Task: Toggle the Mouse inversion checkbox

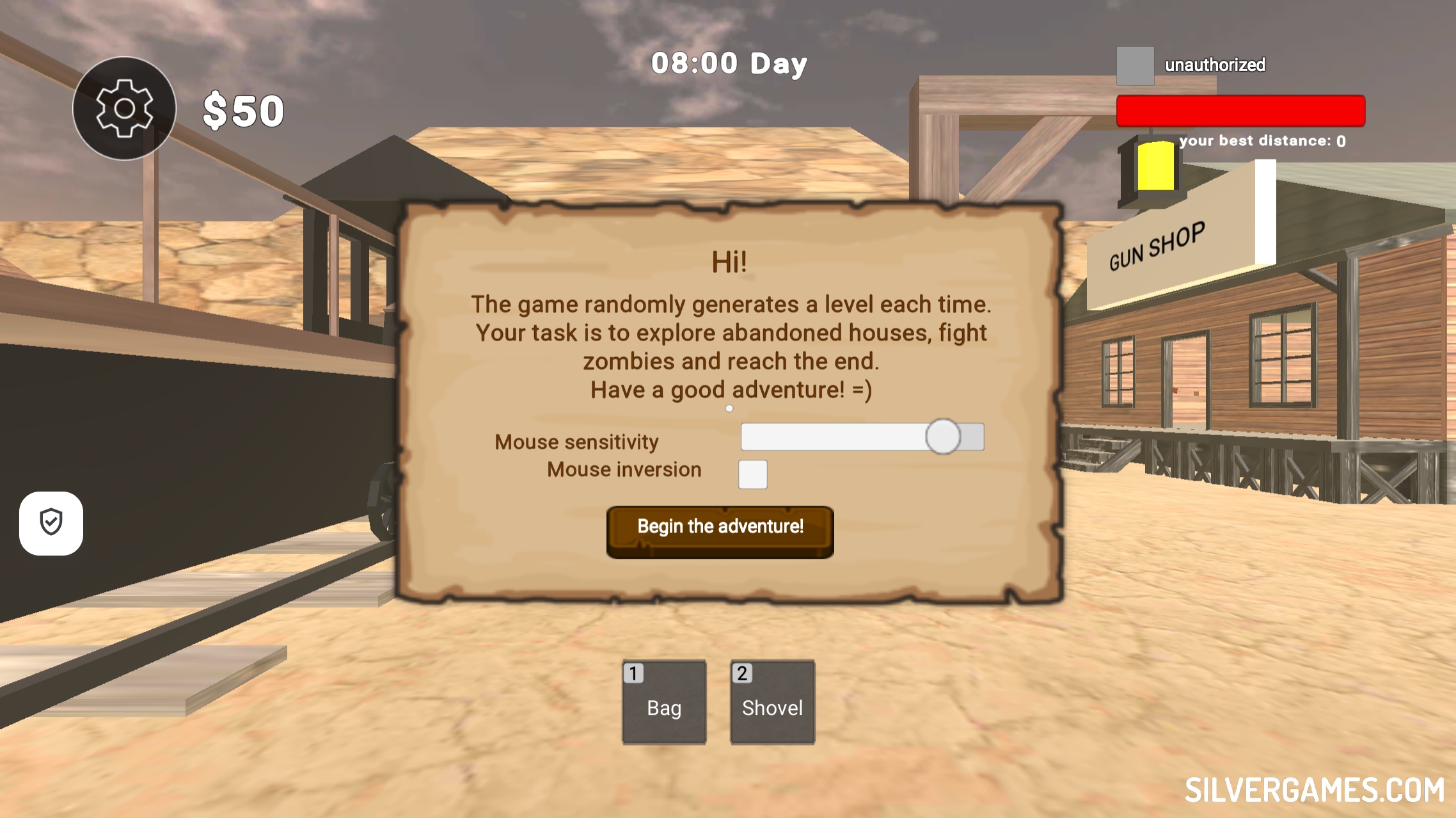Action: coord(752,474)
